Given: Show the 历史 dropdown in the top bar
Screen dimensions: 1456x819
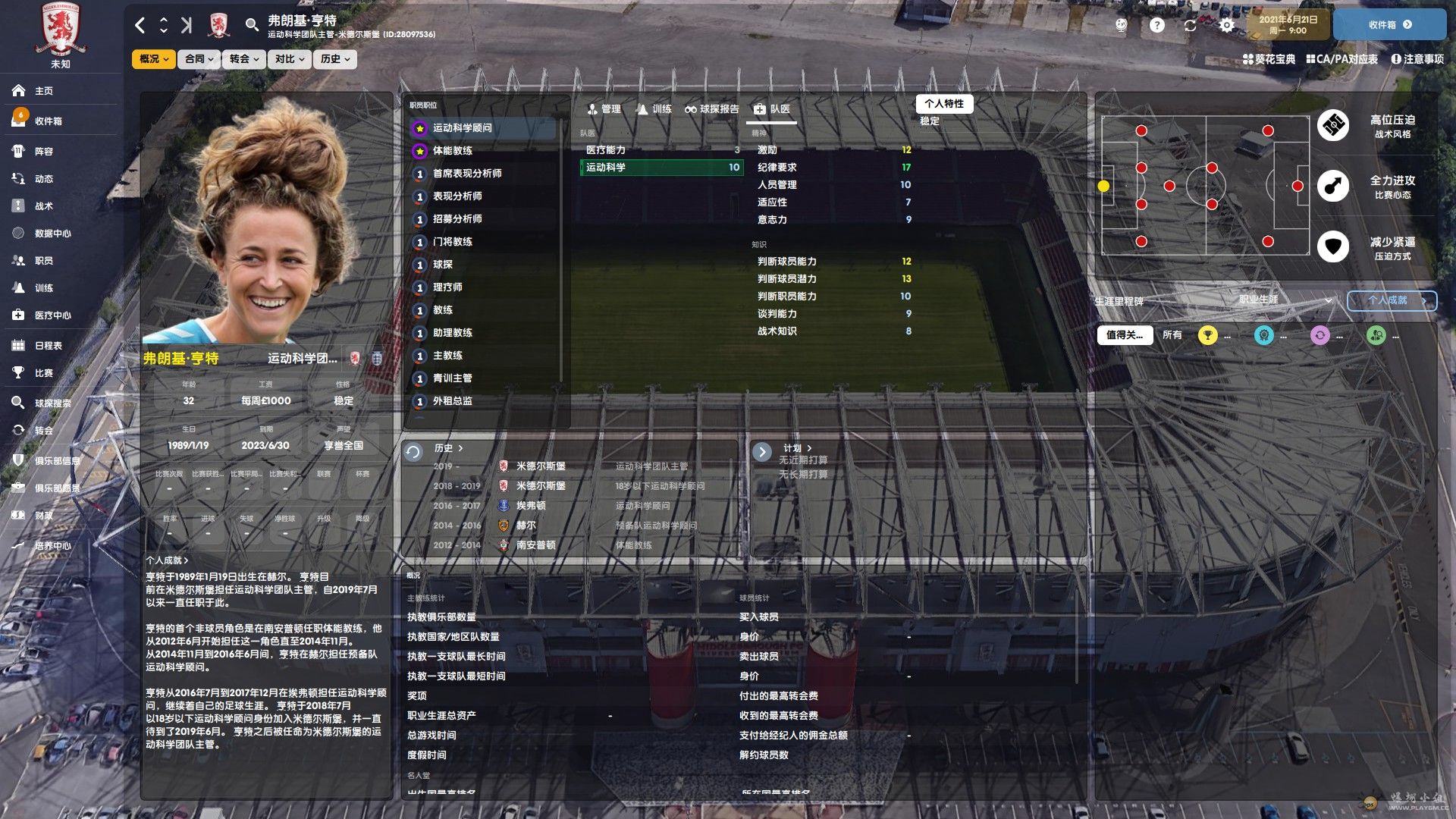Looking at the screenshot, I should tap(334, 59).
